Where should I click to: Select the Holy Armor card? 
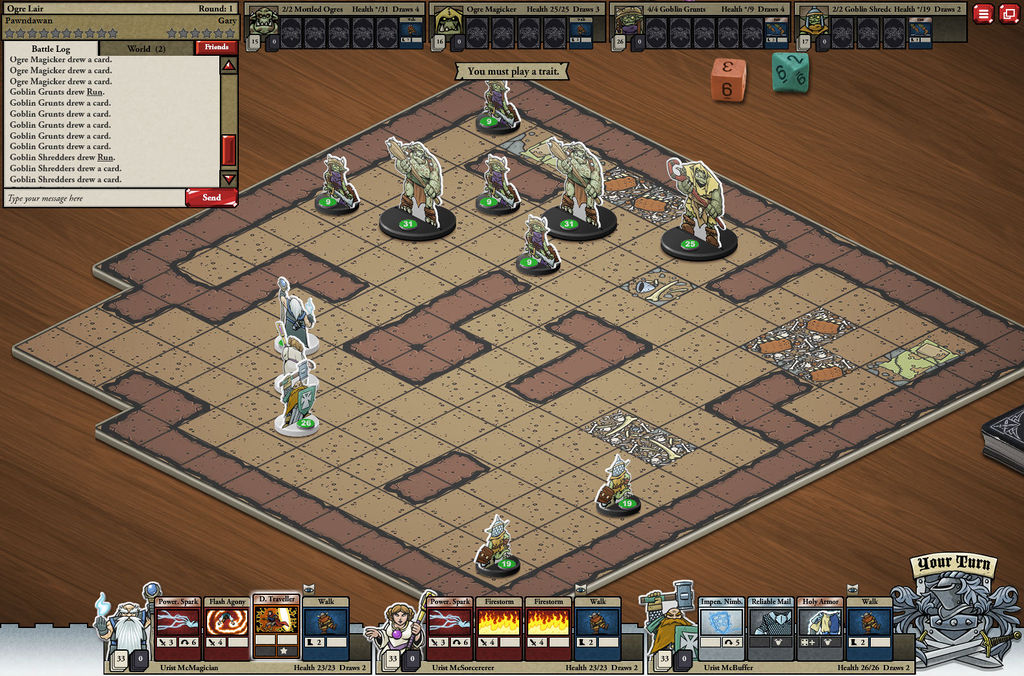[820, 629]
